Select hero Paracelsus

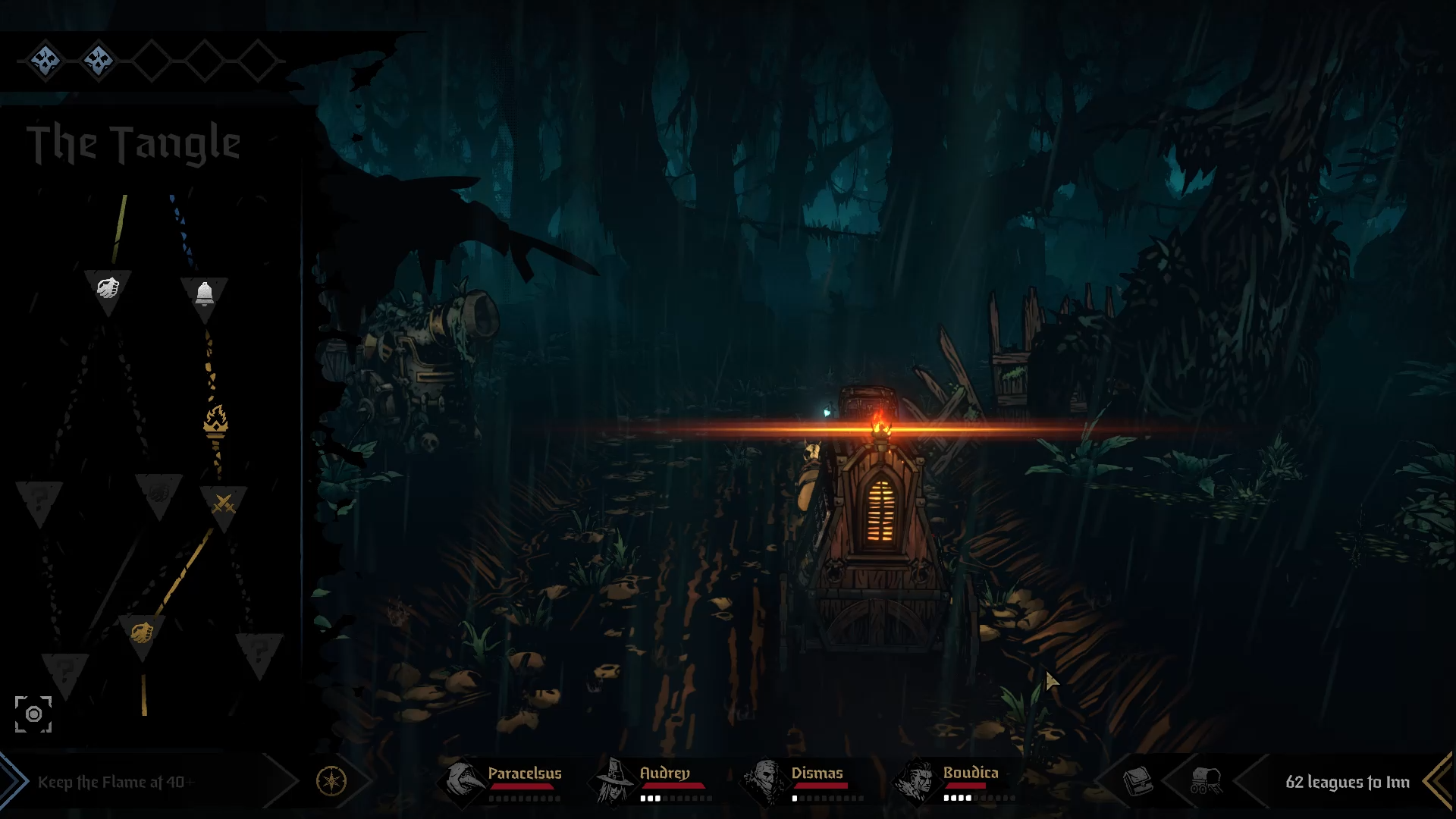click(504, 780)
